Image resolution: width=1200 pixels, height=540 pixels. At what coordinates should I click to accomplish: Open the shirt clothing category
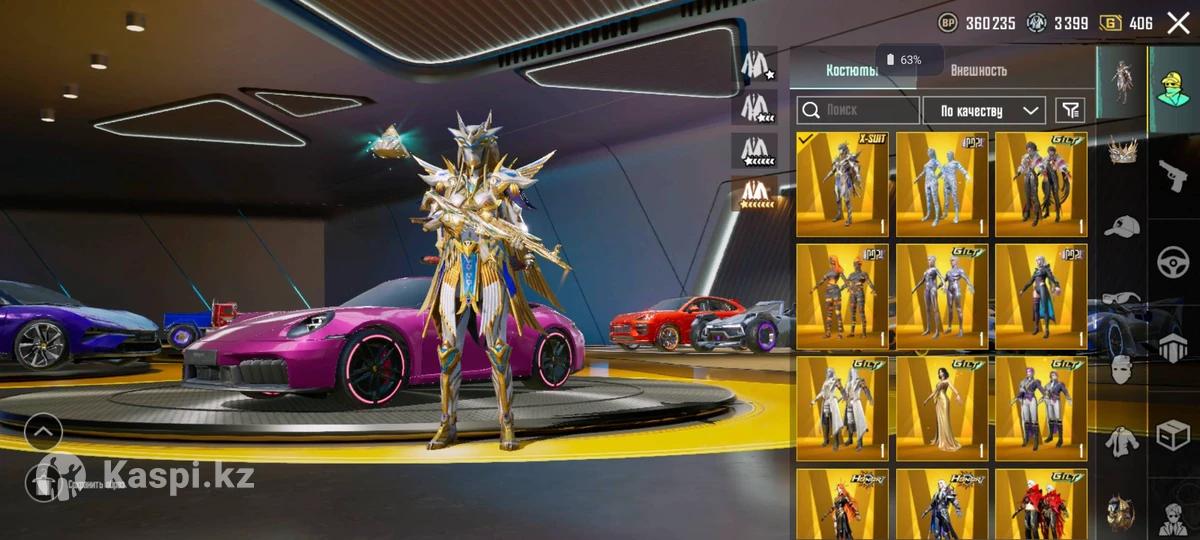(x=1122, y=440)
